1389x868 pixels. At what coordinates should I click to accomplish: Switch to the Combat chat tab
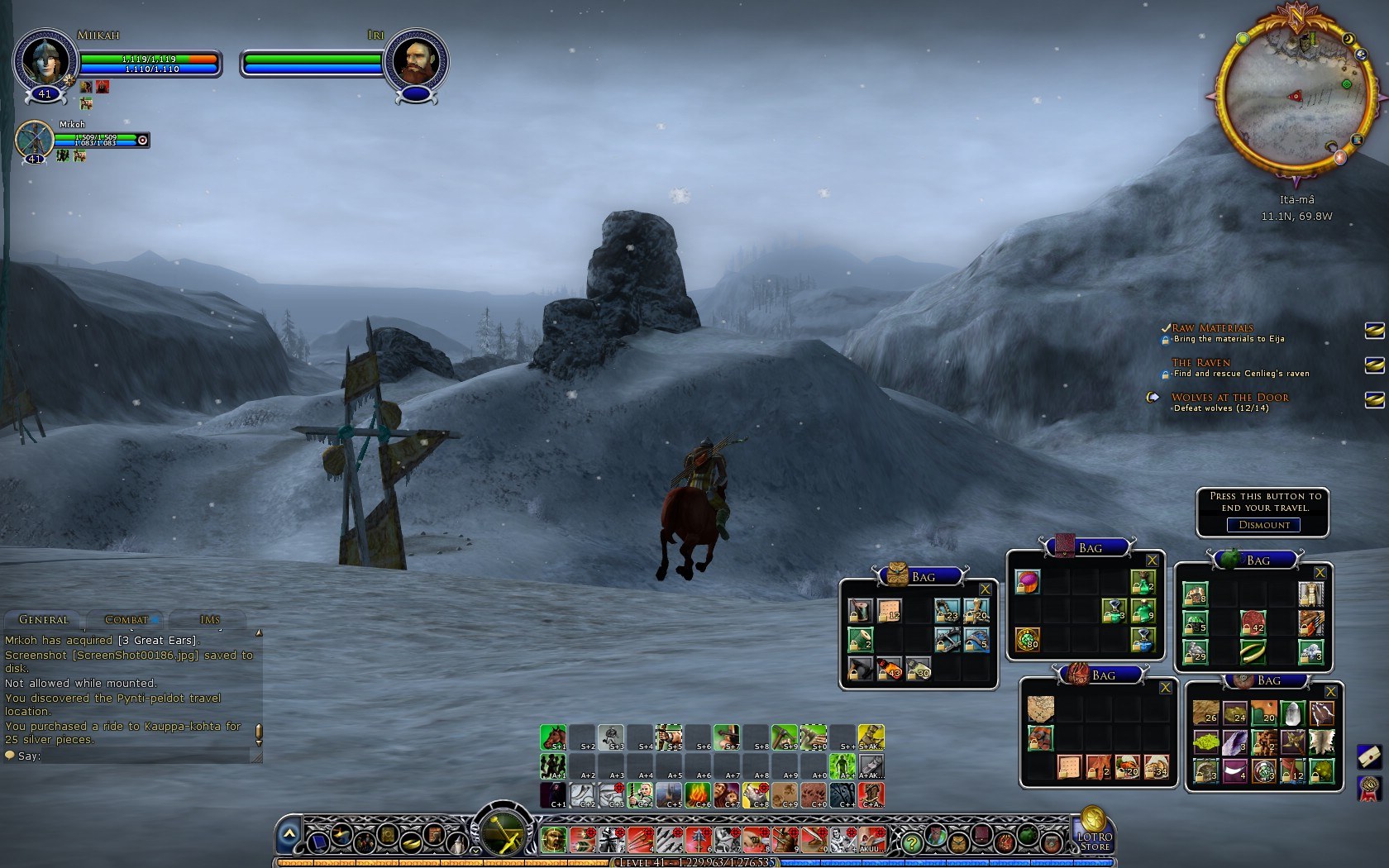click(x=126, y=619)
